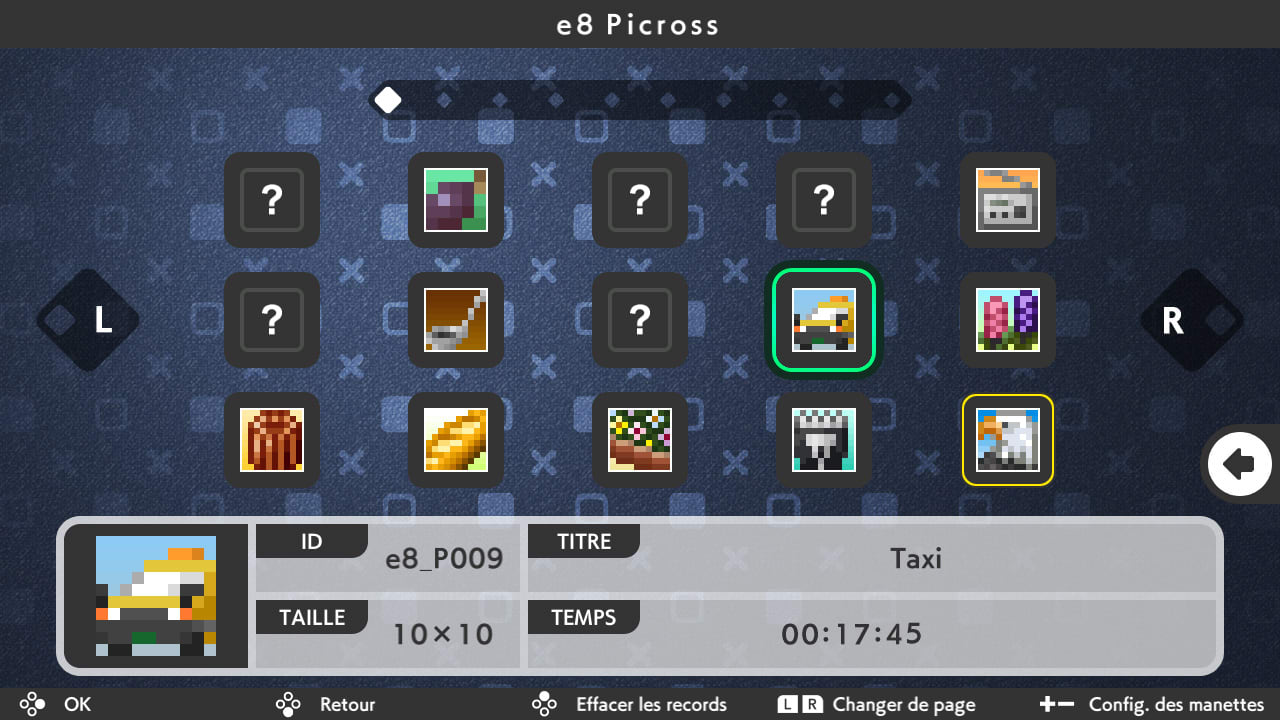Advance to the next page with the R arrow

pos(1192,320)
